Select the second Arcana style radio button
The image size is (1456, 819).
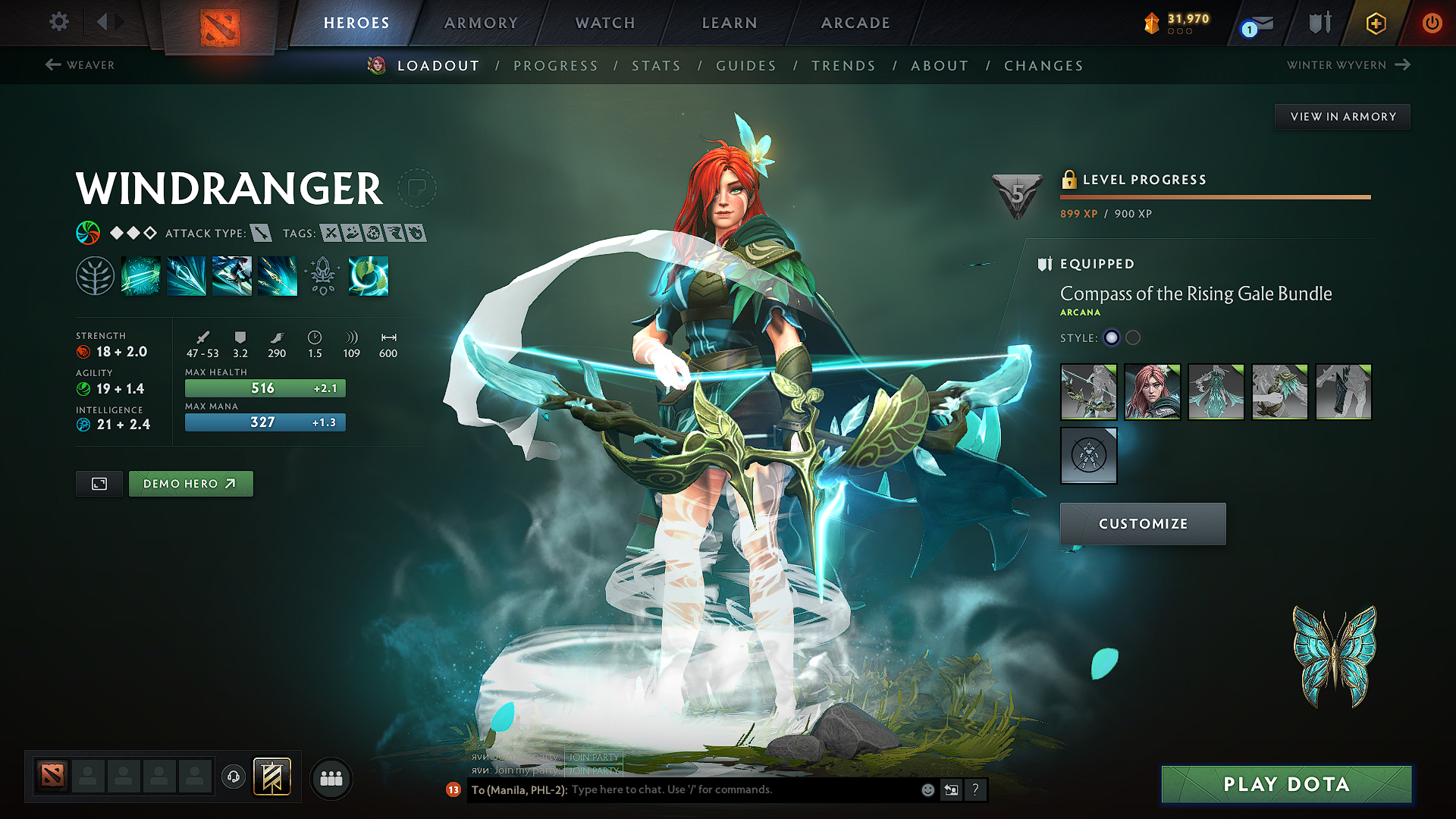(1134, 338)
